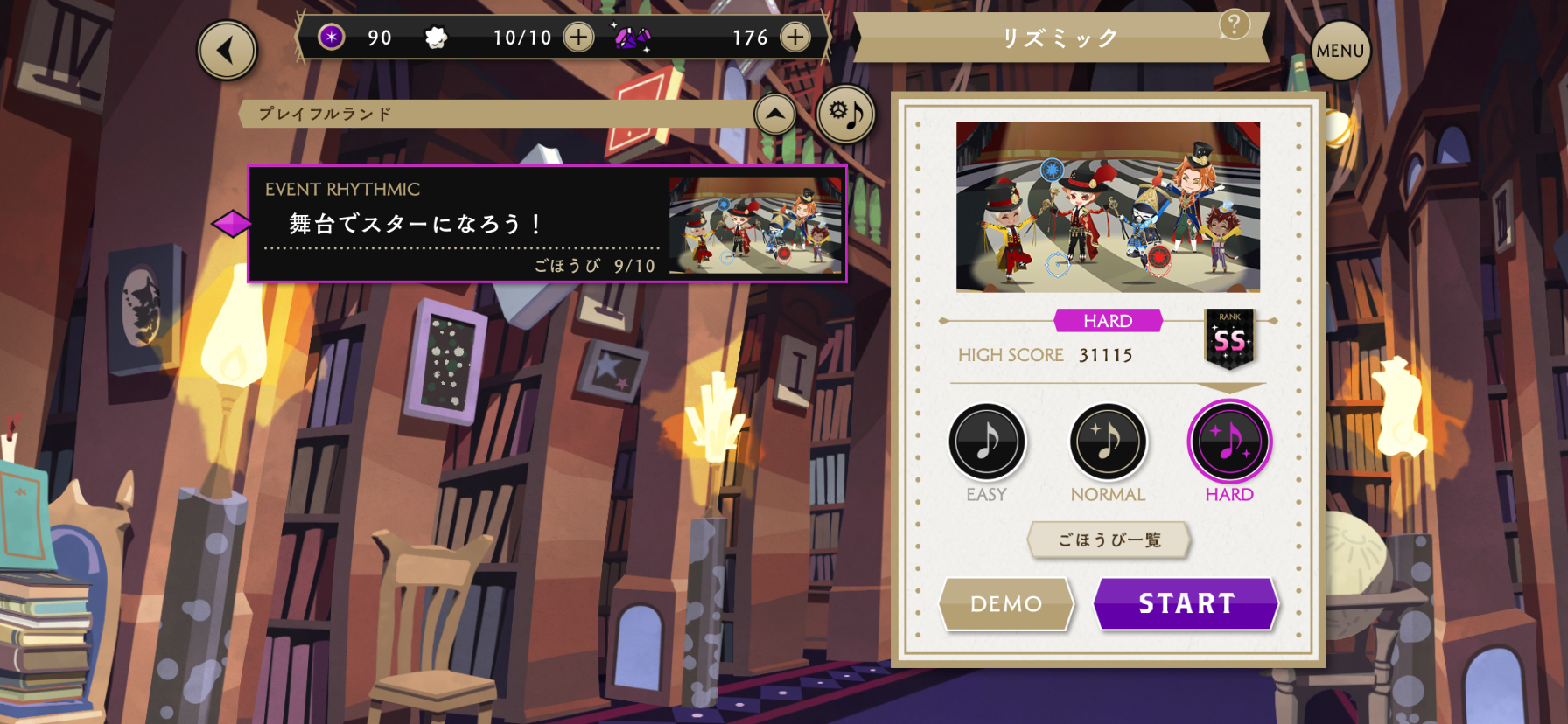This screenshot has height=724, width=1568.
Task: Watch the DEMO of the song
Action: pyautogui.click(x=1006, y=603)
